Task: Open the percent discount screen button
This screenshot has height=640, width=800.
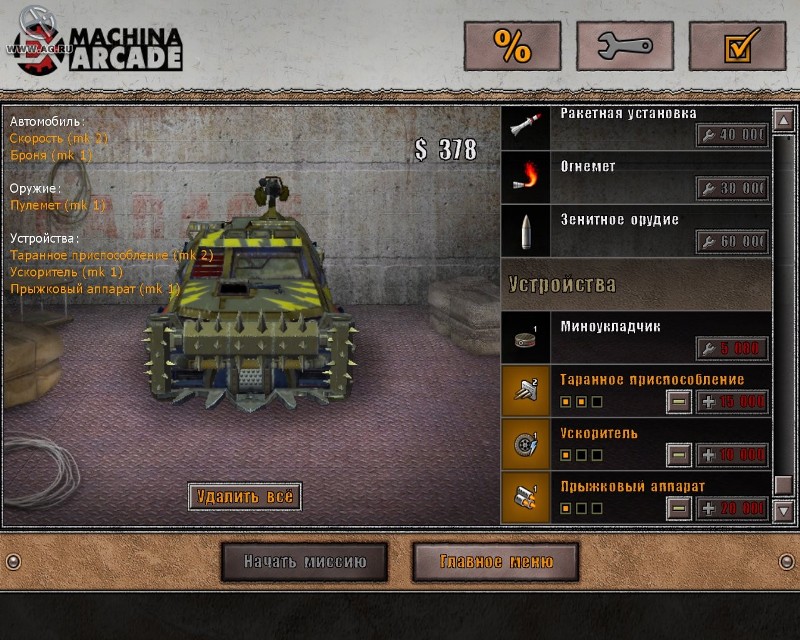Action: point(512,46)
